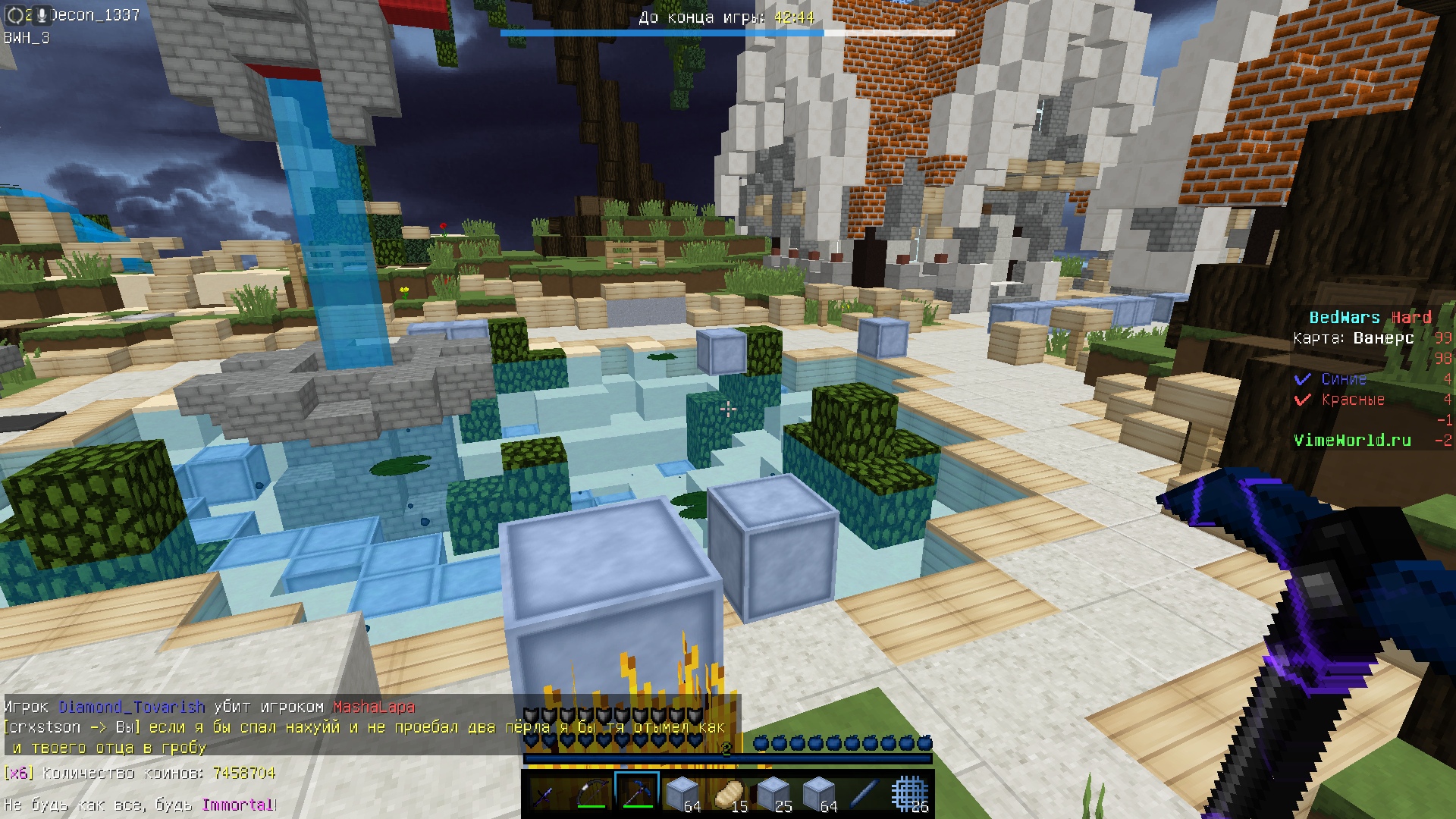The width and height of the screenshot is (1456, 819).
Task: Click the highlighted pickaxe hotbar slot
Action: tap(637, 793)
